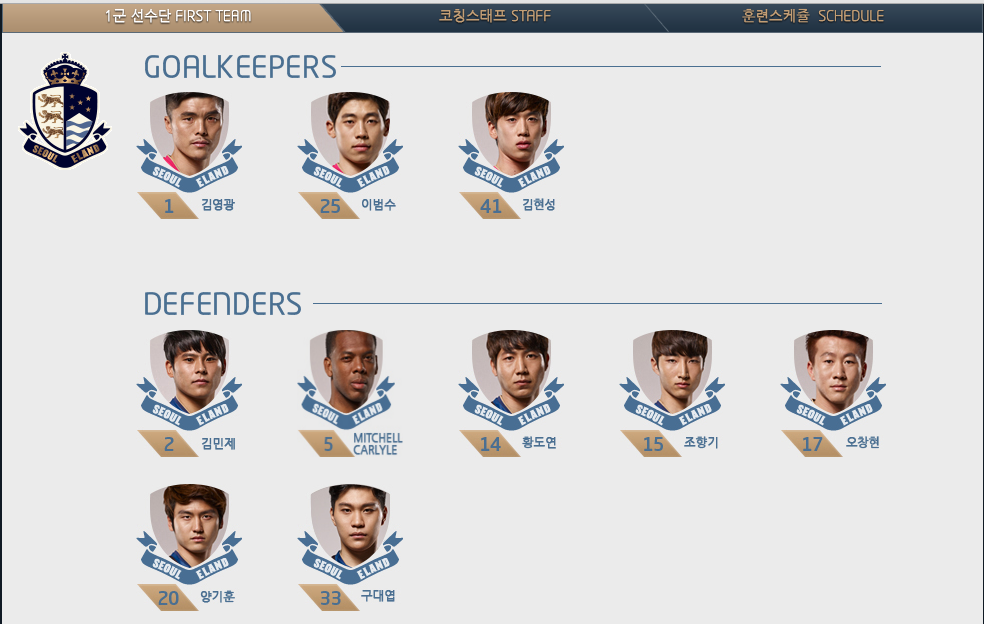Click the Seoul E-Land club crest
984x624 pixels.
tap(65, 111)
